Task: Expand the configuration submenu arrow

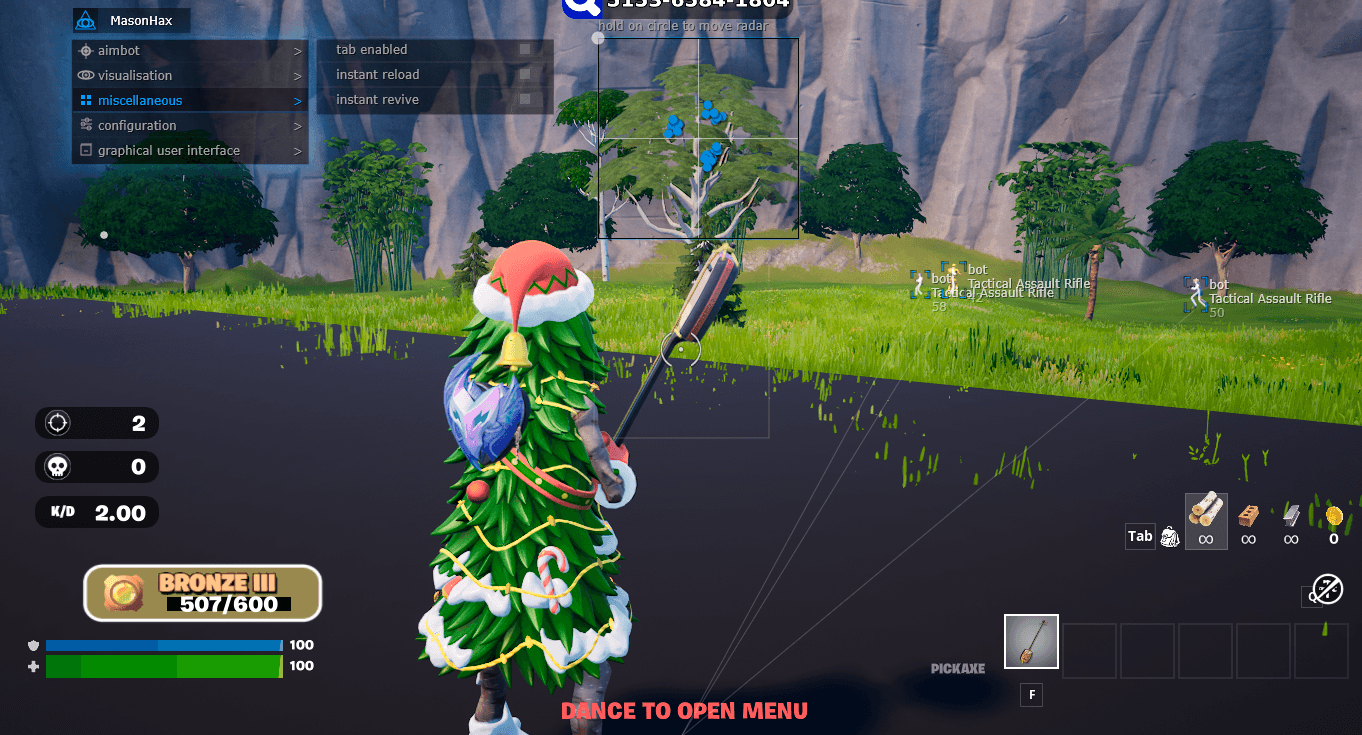Action: point(298,125)
